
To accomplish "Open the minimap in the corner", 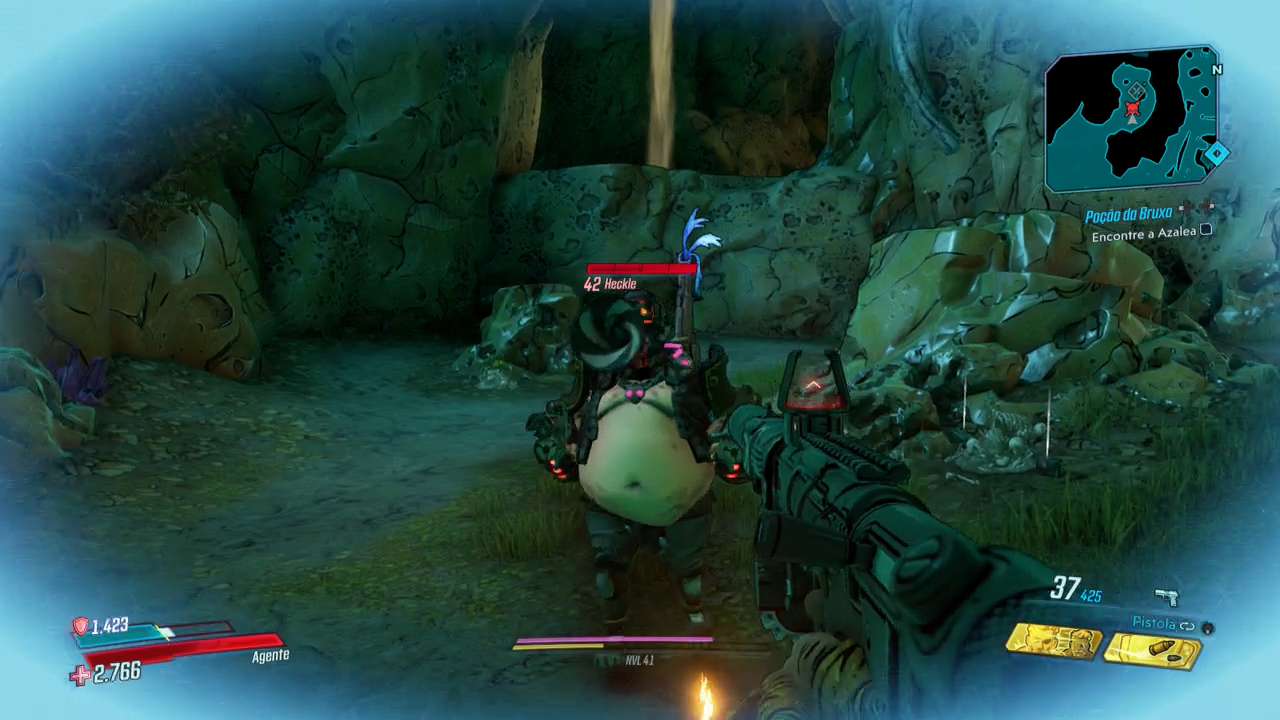I will [1132, 120].
